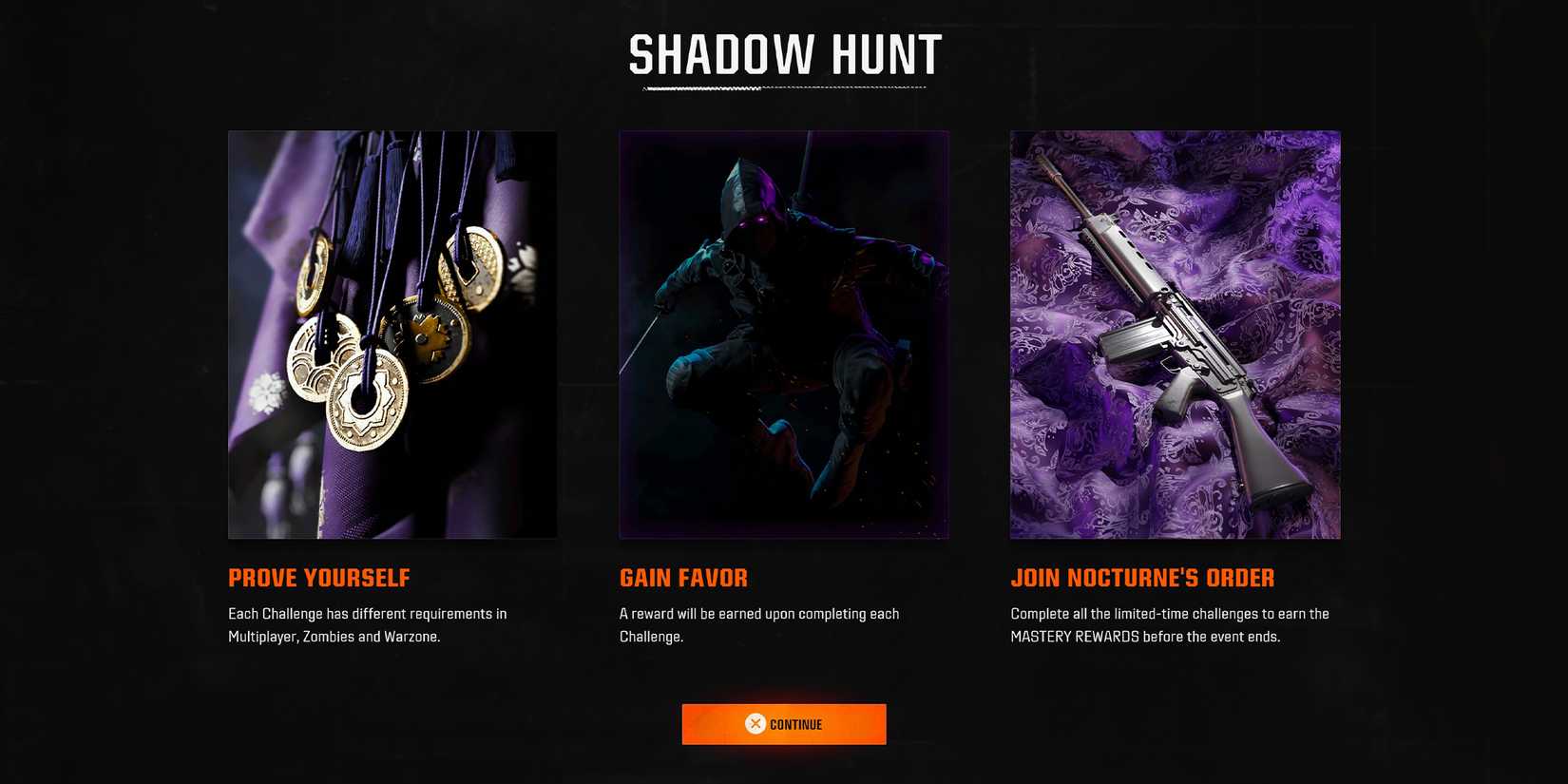Image resolution: width=1568 pixels, height=784 pixels.
Task: Select the hooded ninja artwork image
Action: [783, 335]
